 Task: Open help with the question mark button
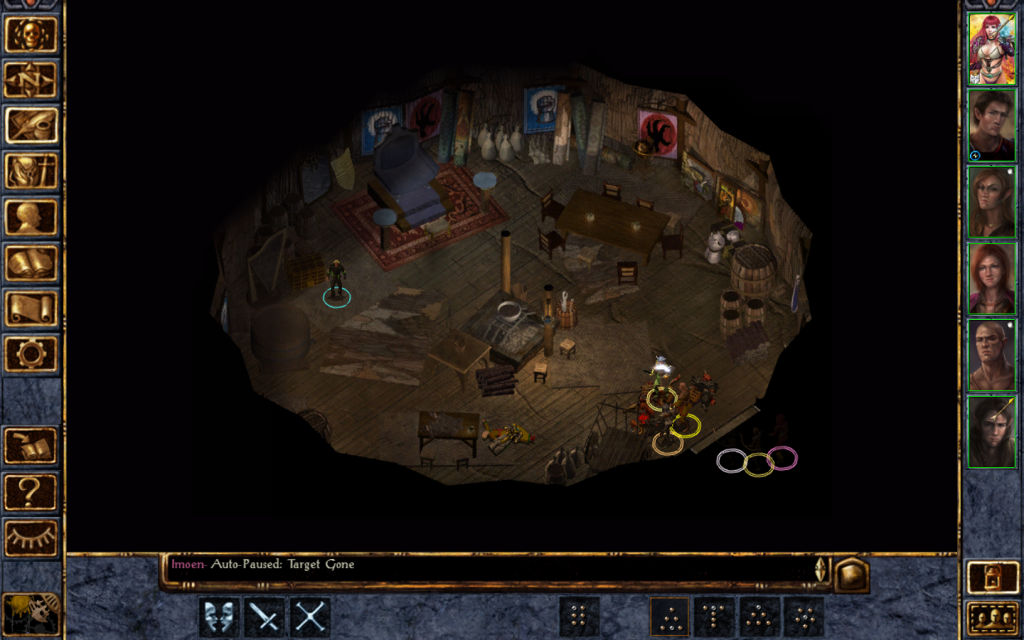pyautogui.click(x=31, y=492)
